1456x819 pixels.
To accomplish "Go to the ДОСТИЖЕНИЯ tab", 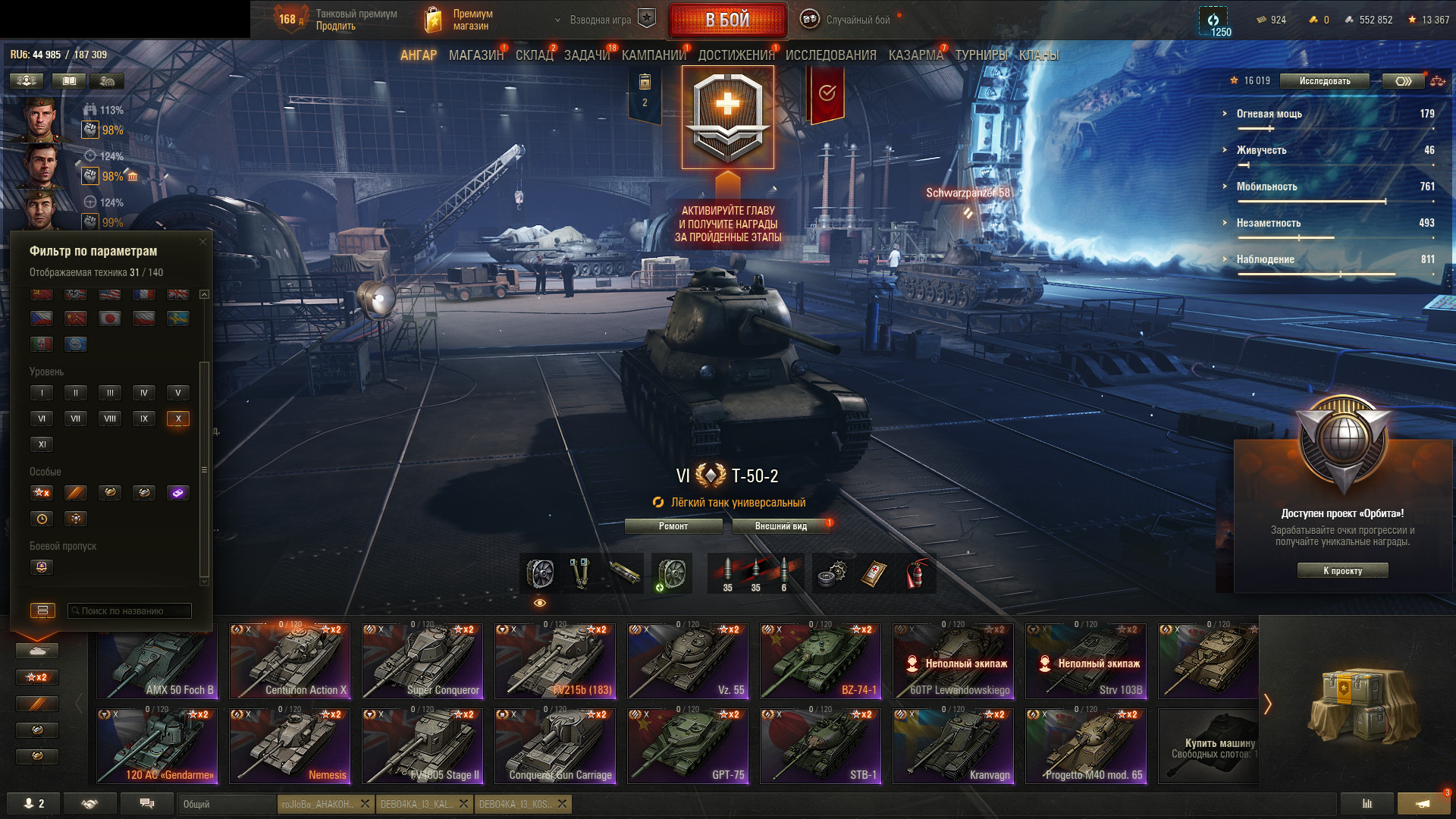I will (x=736, y=55).
